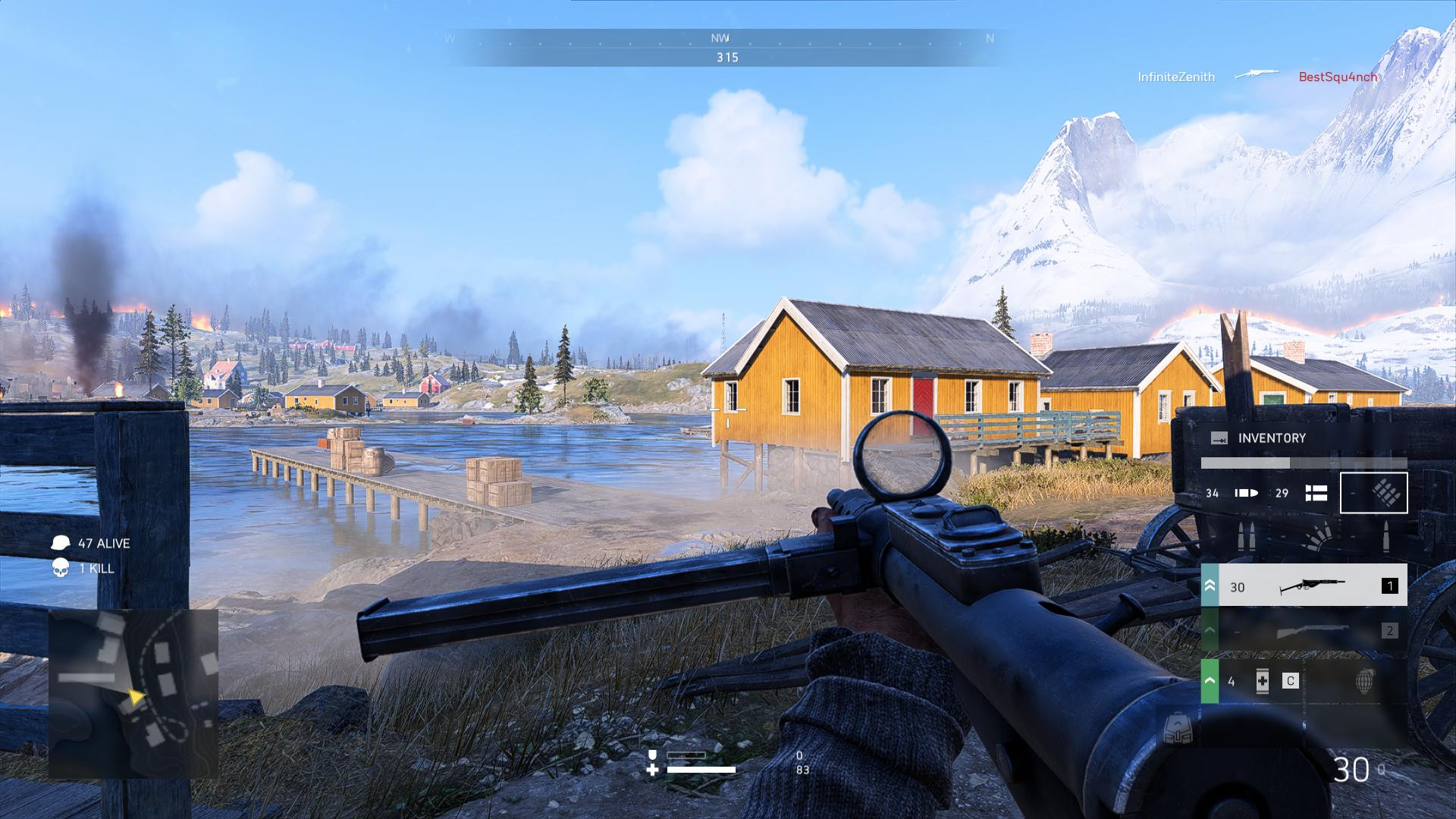This screenshot has width=1456, height=819.
Task: Choose the highlighted ammo clip slot
Action: click(1373, 493)
